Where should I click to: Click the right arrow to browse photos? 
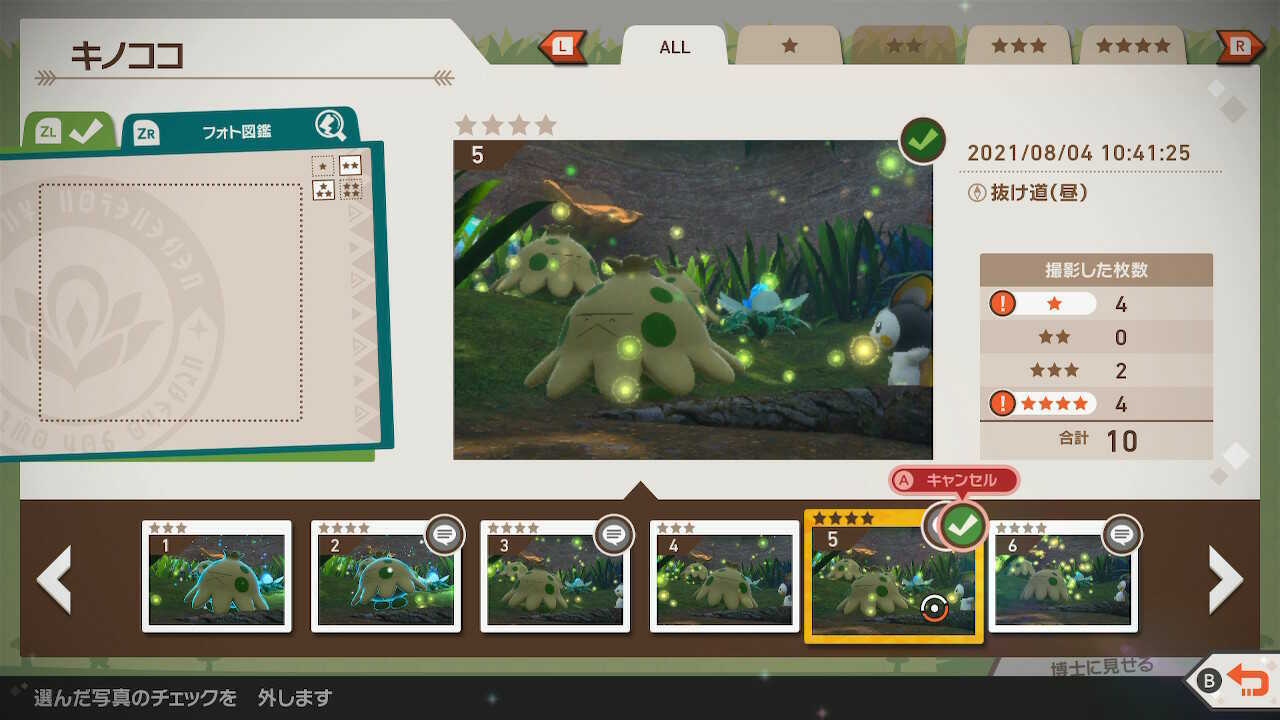pyautogui.click(x=1224, y=578)
